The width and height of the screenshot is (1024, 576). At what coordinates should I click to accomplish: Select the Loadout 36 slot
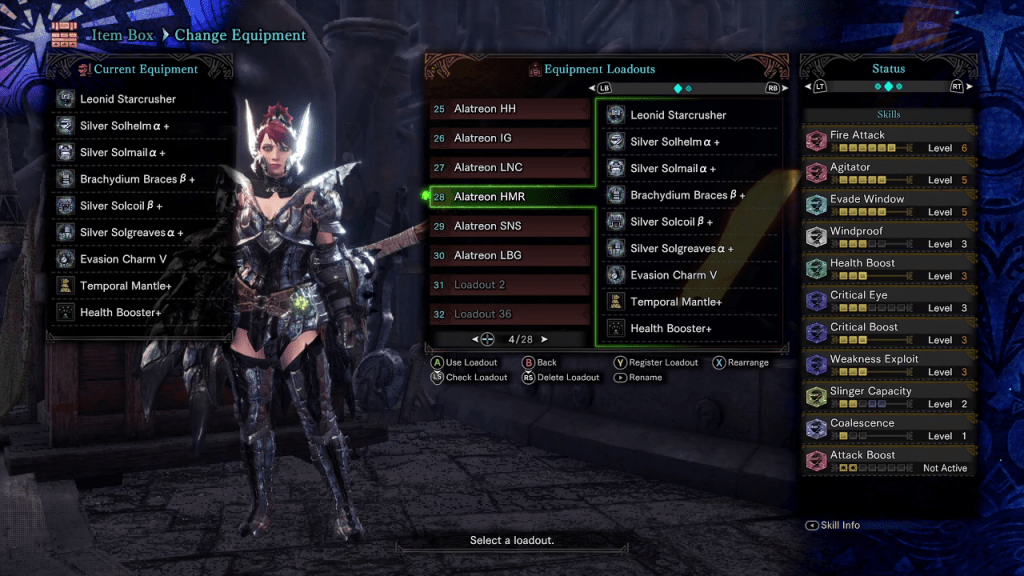[x=510, y=314]
